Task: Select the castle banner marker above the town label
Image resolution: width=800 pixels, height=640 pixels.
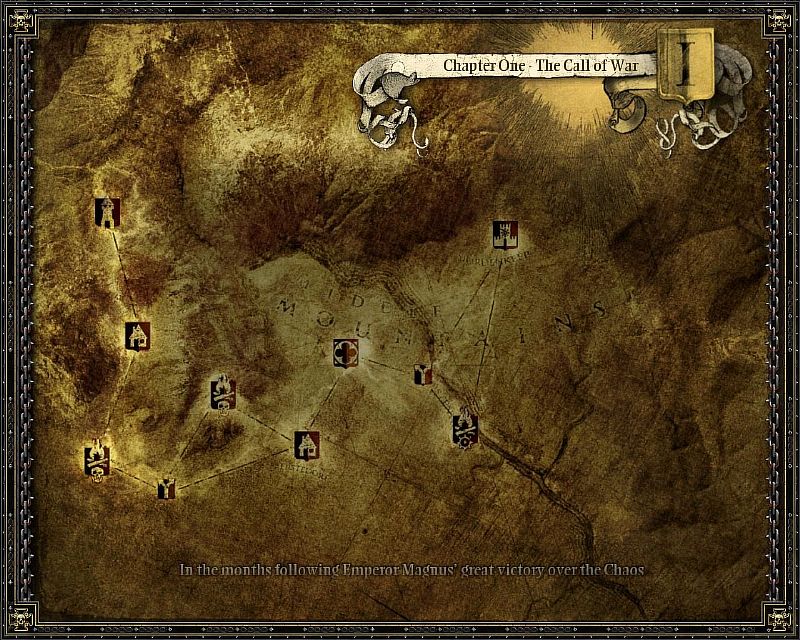Action: coord(505,235)
